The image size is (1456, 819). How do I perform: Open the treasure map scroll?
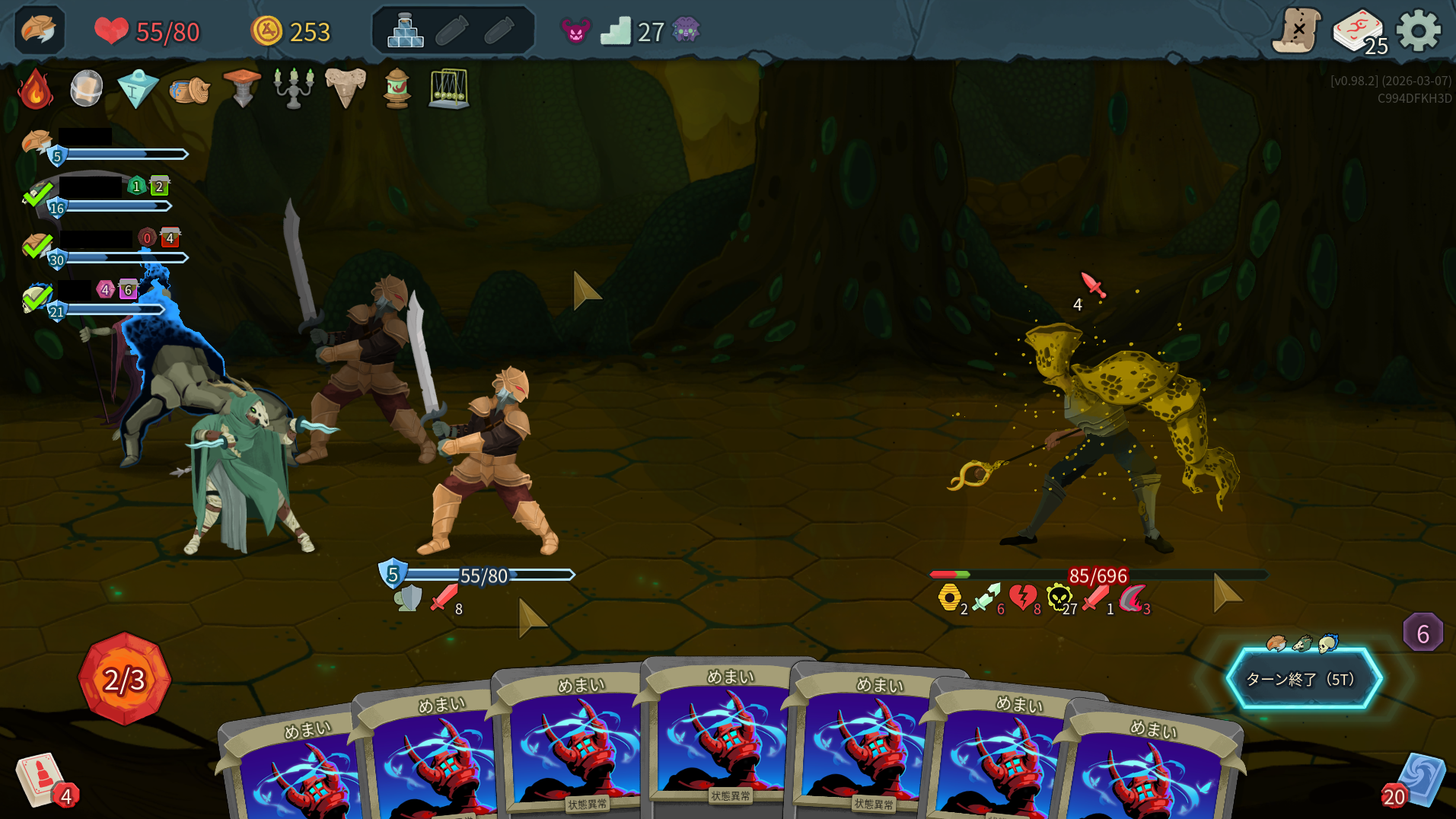coord(1297,31)
